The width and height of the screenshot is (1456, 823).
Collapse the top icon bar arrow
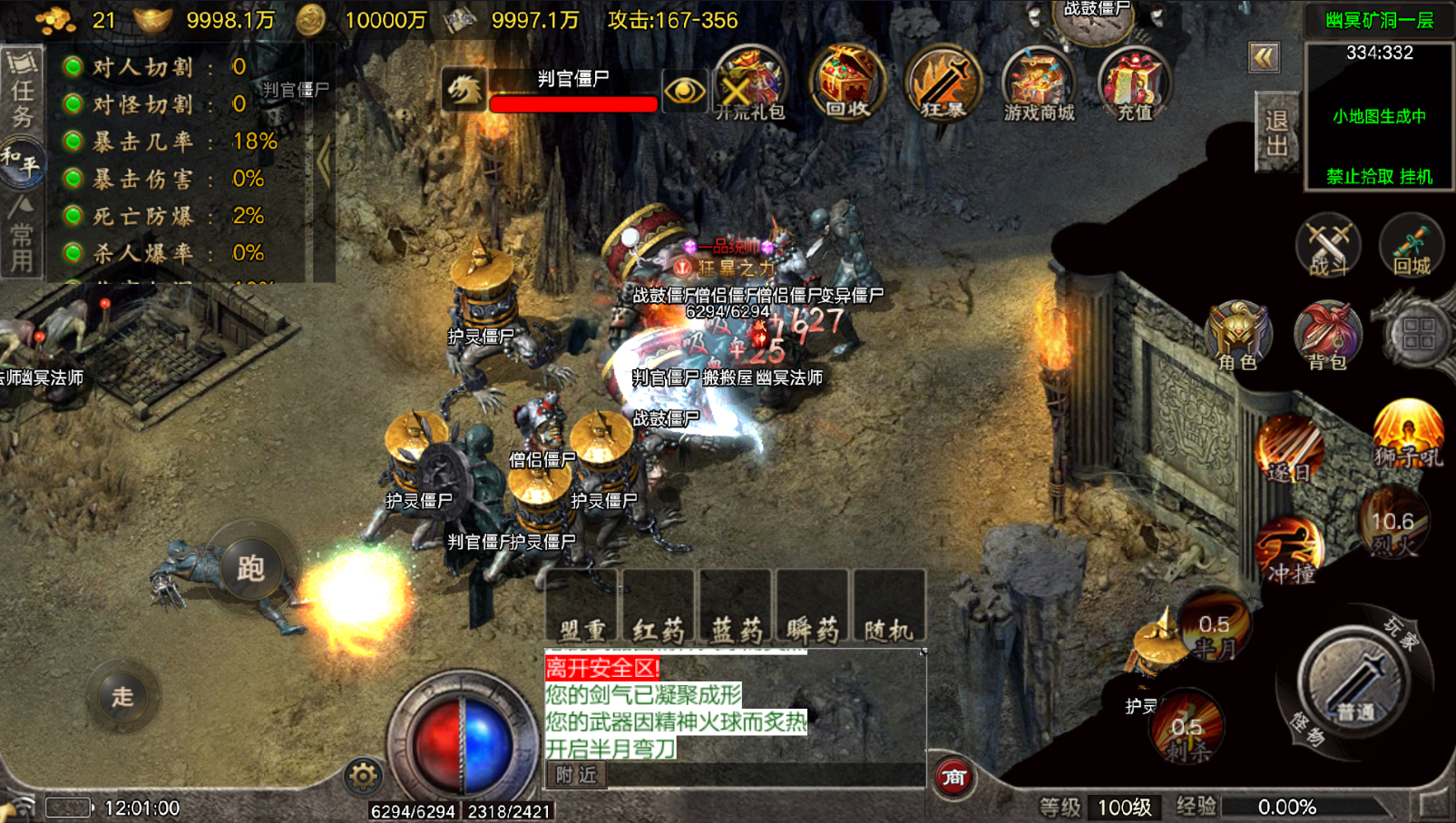coord(1264,58)
